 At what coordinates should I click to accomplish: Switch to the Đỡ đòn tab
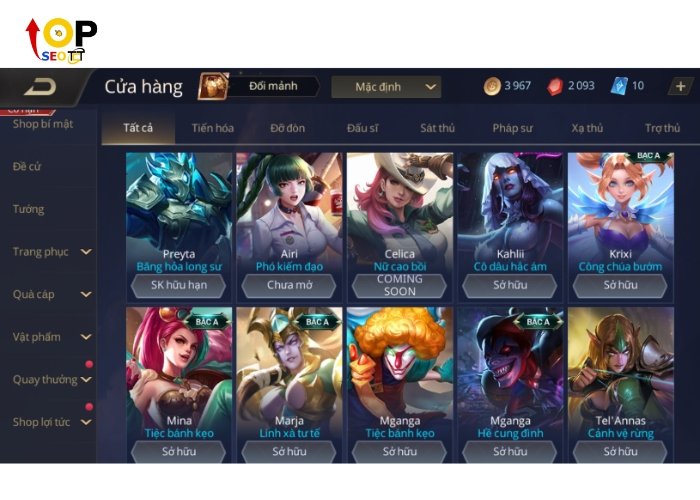pyautogui.click(x=289, y=128)
